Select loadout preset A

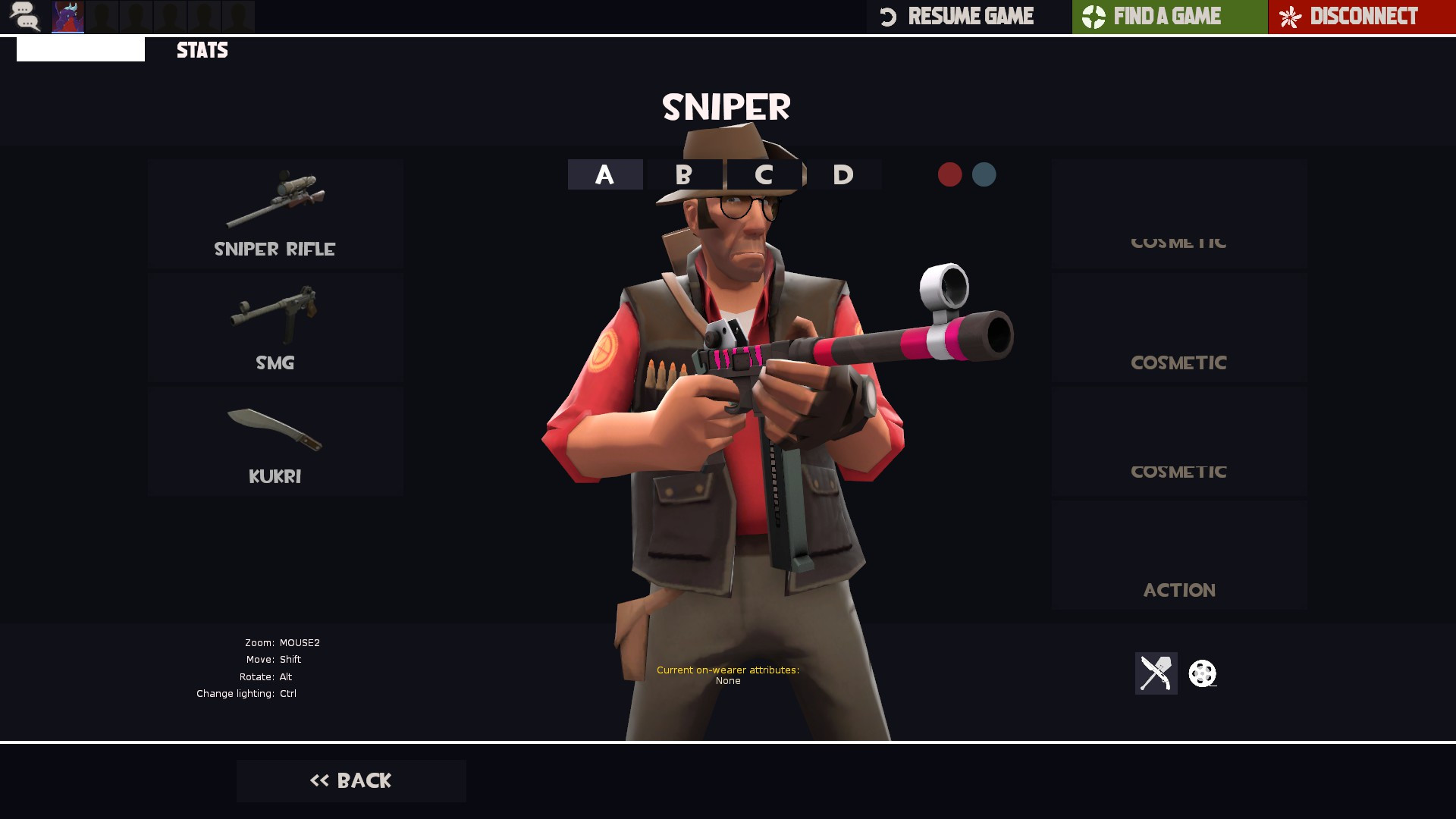(604, 174)
